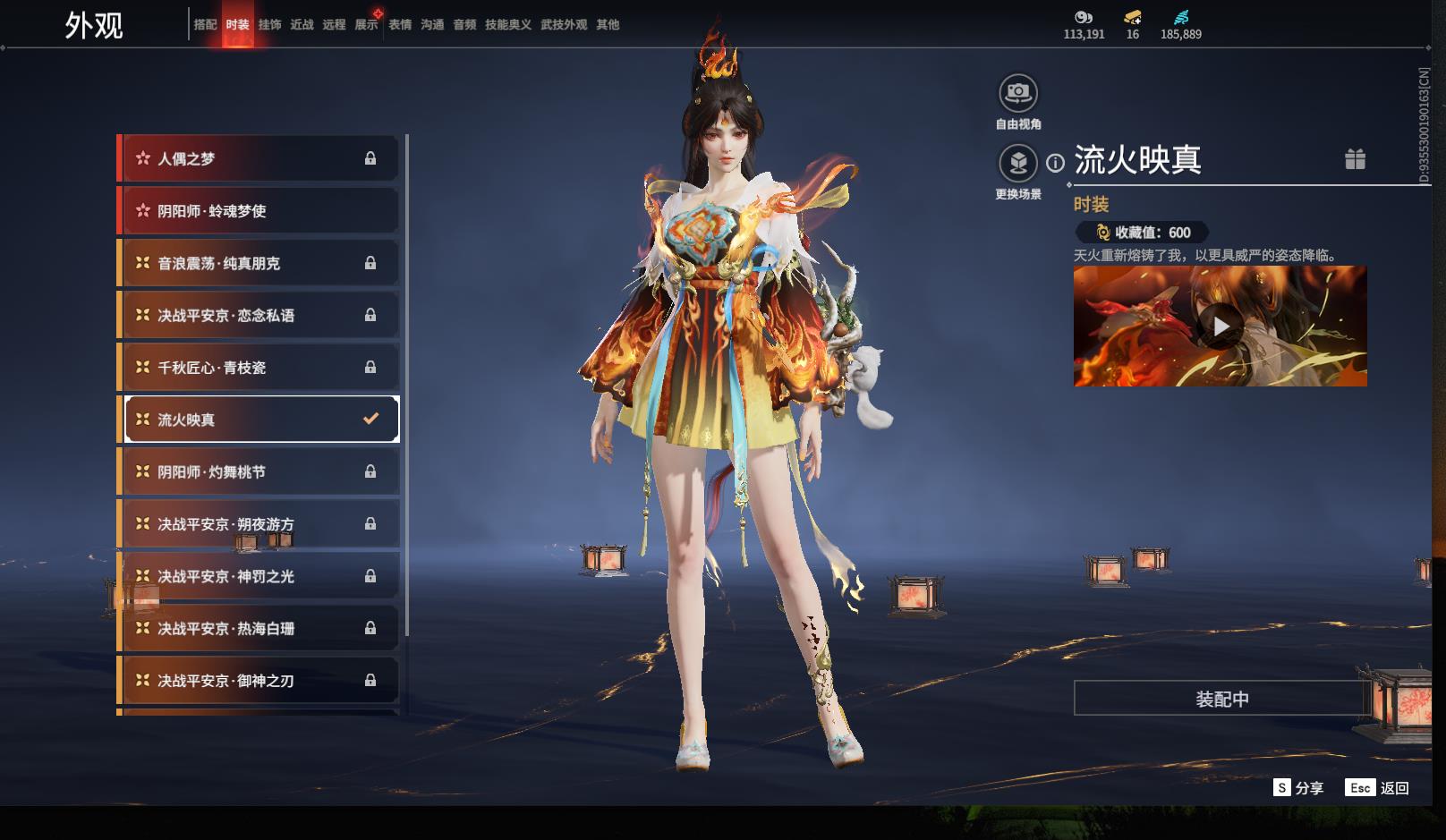This screenshot has width=1446, height=840.
Task: Pick the 千秋匠心·青枝瓷 outfit
Action: pos(259,368)
